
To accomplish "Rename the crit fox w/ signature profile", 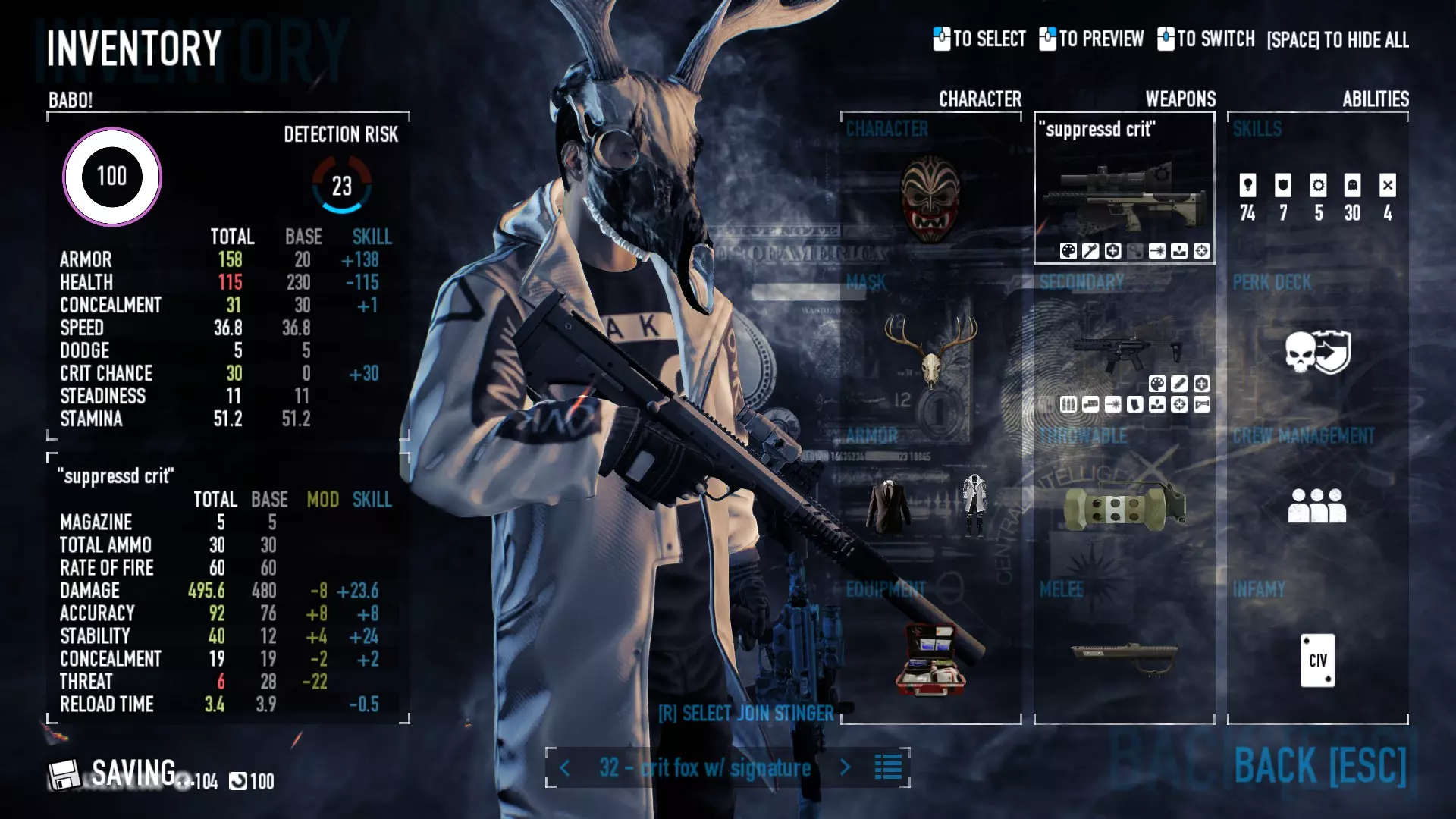I will coord(704,768).
